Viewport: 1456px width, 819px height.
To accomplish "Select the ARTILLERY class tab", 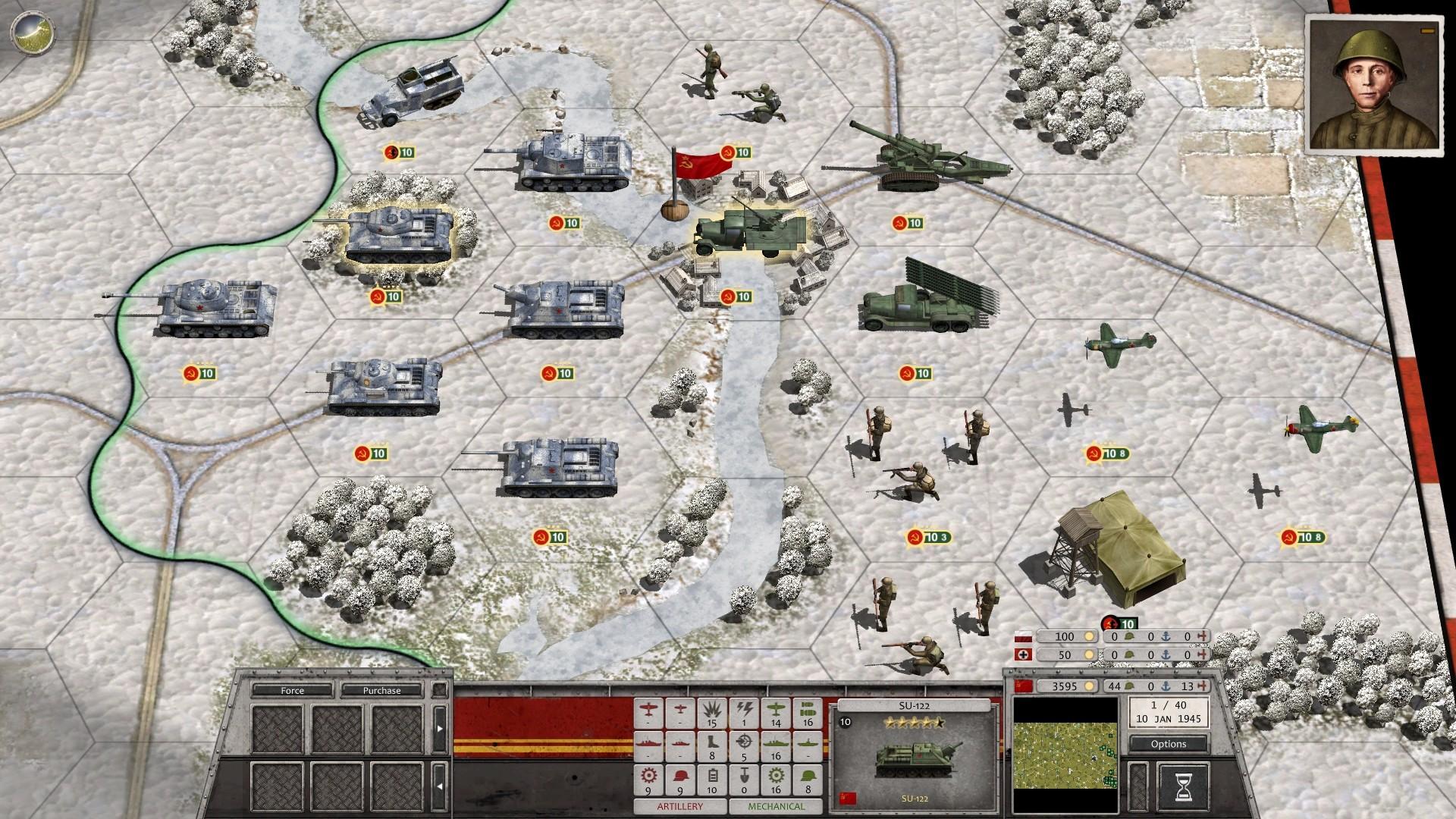I will coord(681,806).
